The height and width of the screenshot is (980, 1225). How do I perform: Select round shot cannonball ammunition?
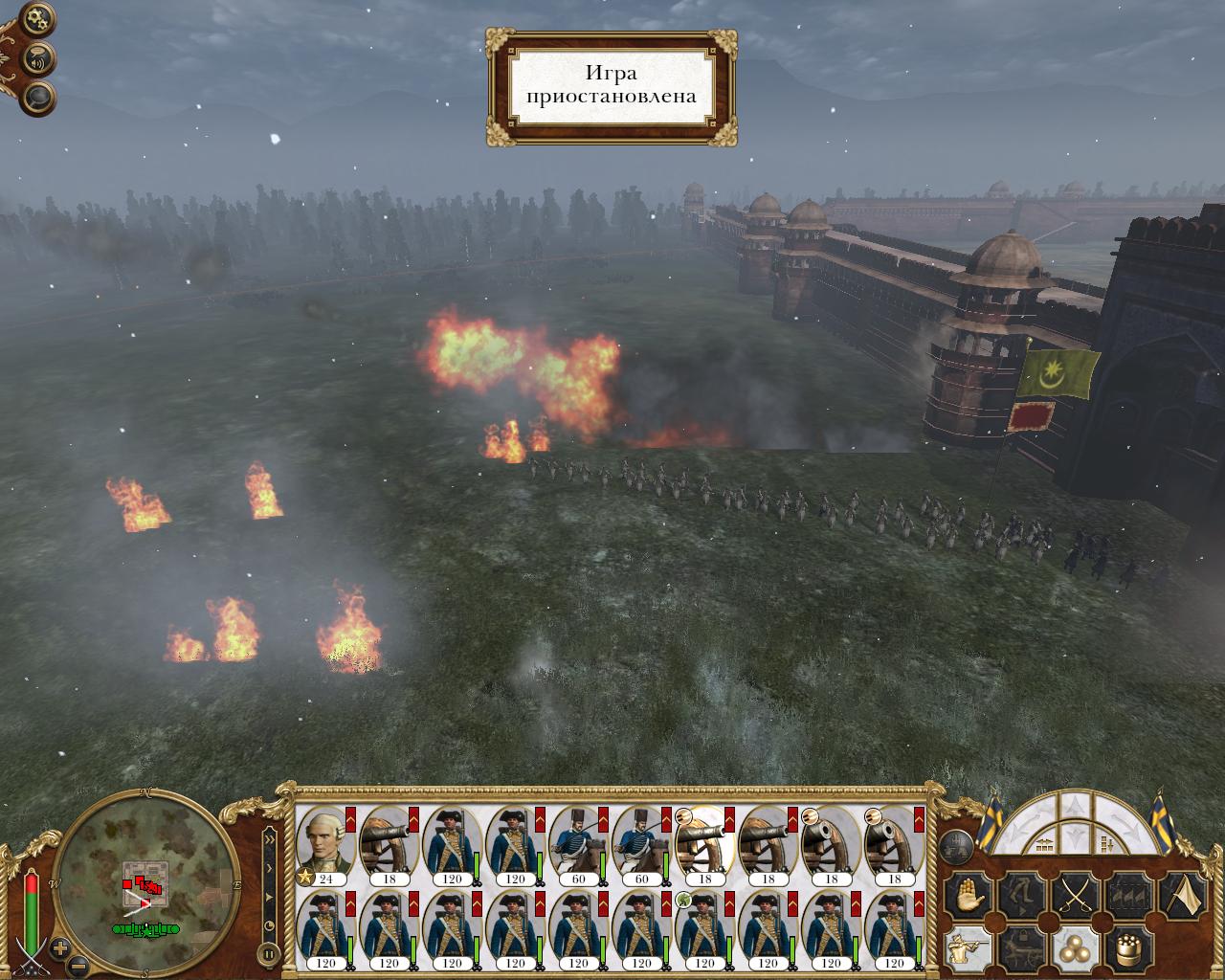1074,949
